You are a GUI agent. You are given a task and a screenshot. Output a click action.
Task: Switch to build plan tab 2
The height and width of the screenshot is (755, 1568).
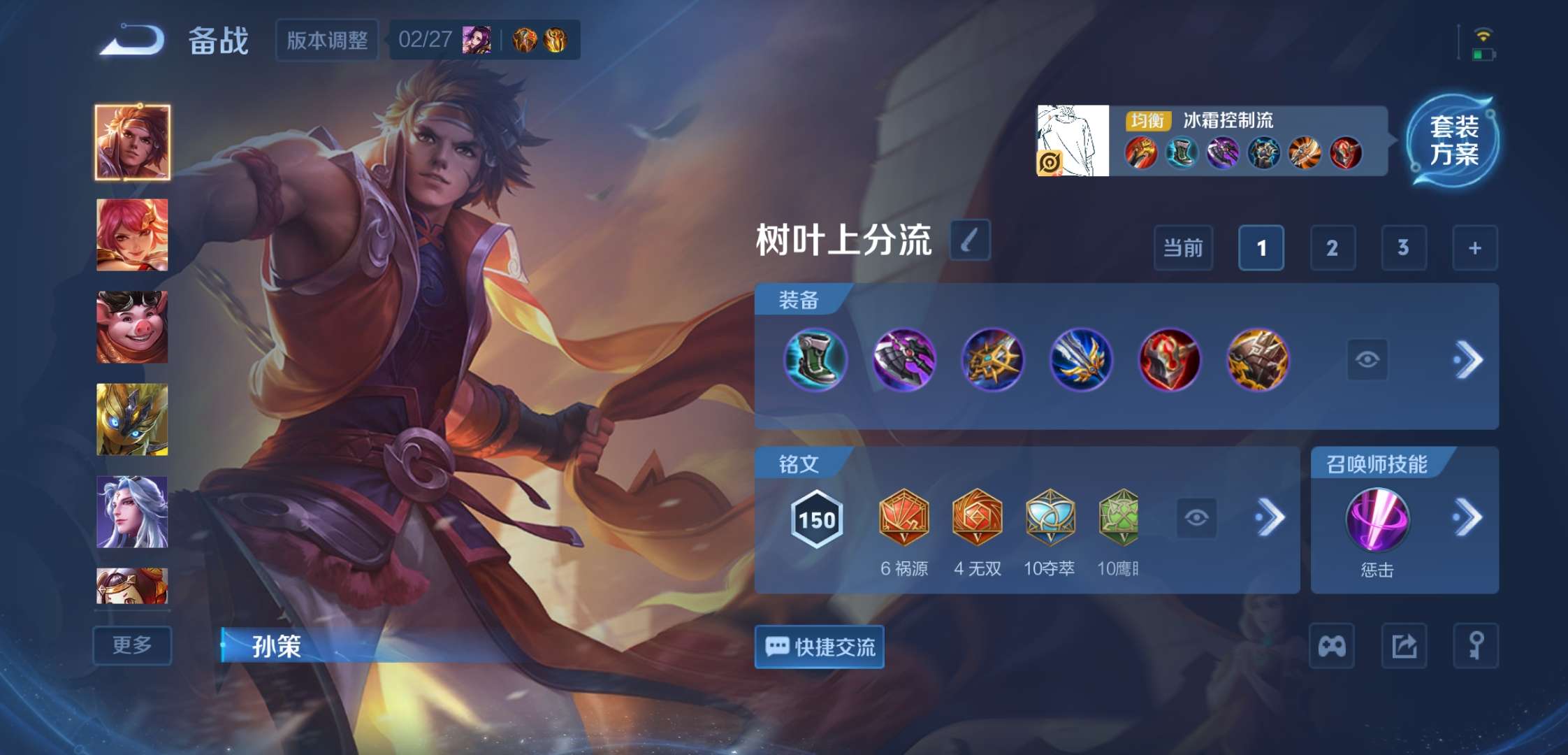click(x=1333, y=248)
